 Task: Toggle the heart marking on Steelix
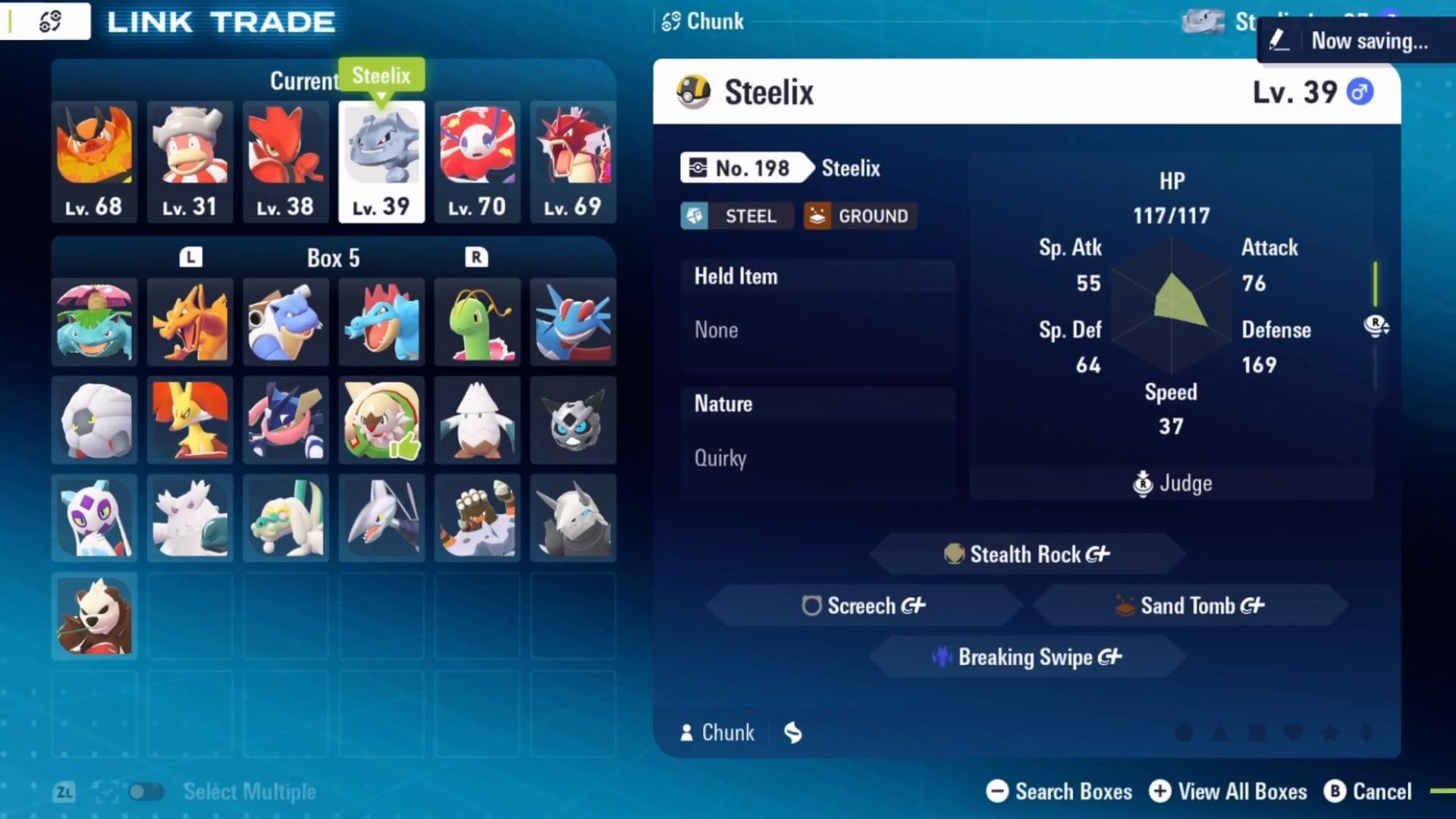pos(1294,732)
